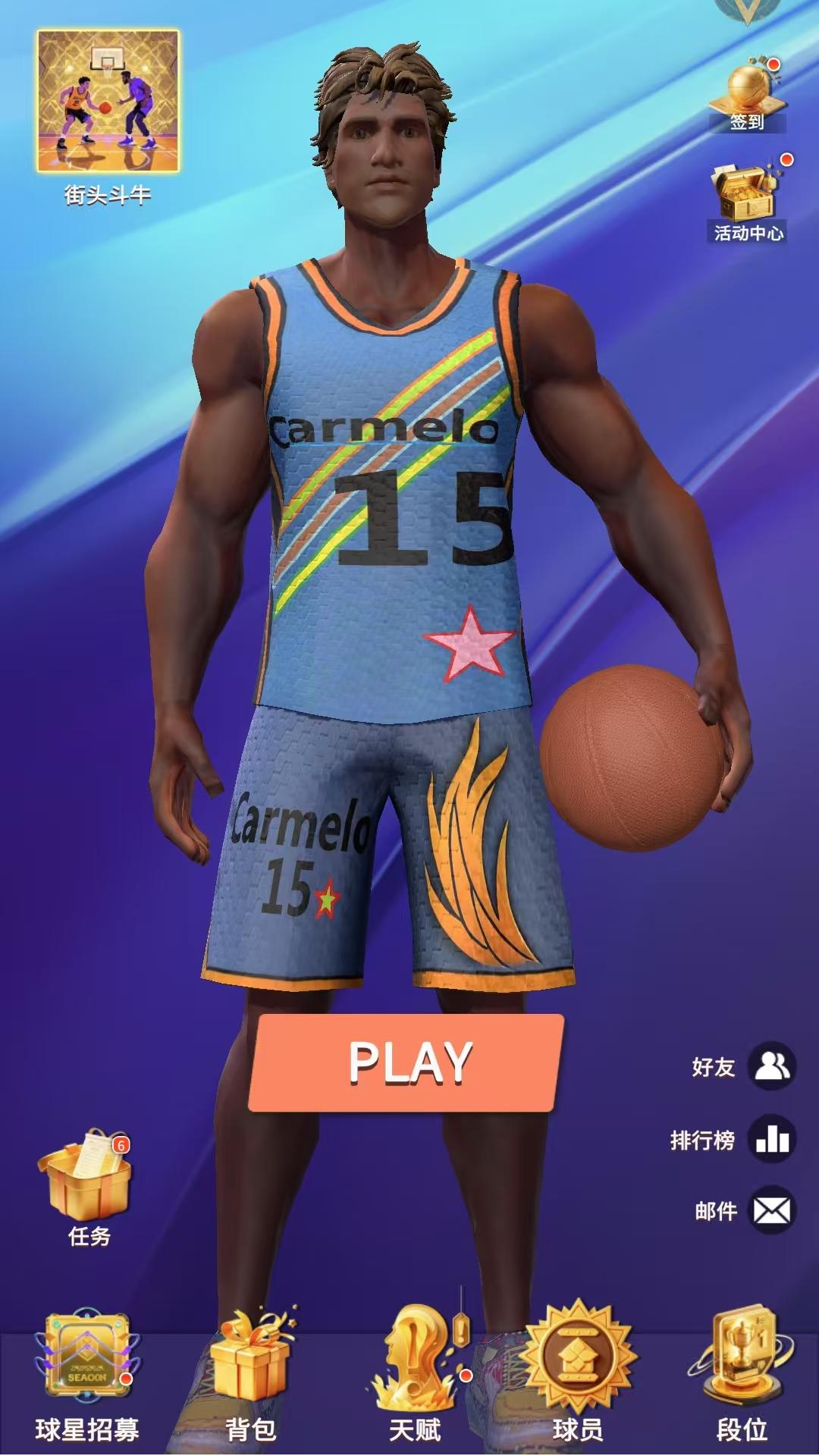The image size is (819, 1456).
Task: Open the 任务 missions gift box
Action: point(88,1180)
